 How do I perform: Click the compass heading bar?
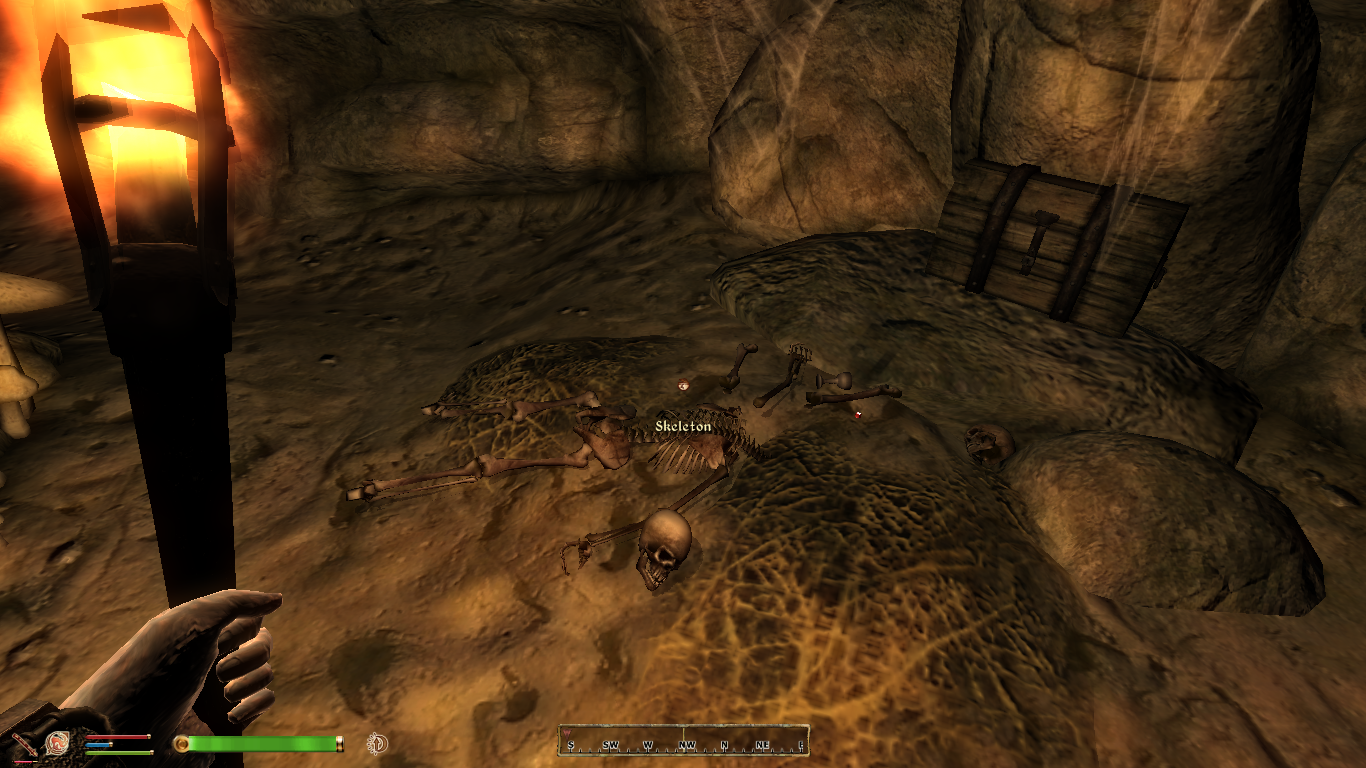click(x=683, y=741)
